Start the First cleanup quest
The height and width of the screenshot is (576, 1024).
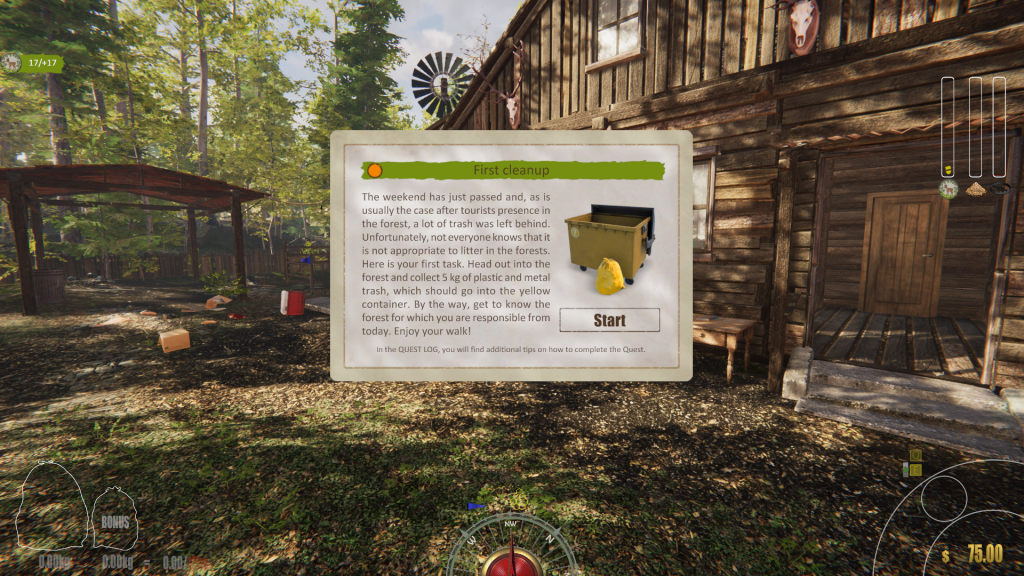(609, 320)
